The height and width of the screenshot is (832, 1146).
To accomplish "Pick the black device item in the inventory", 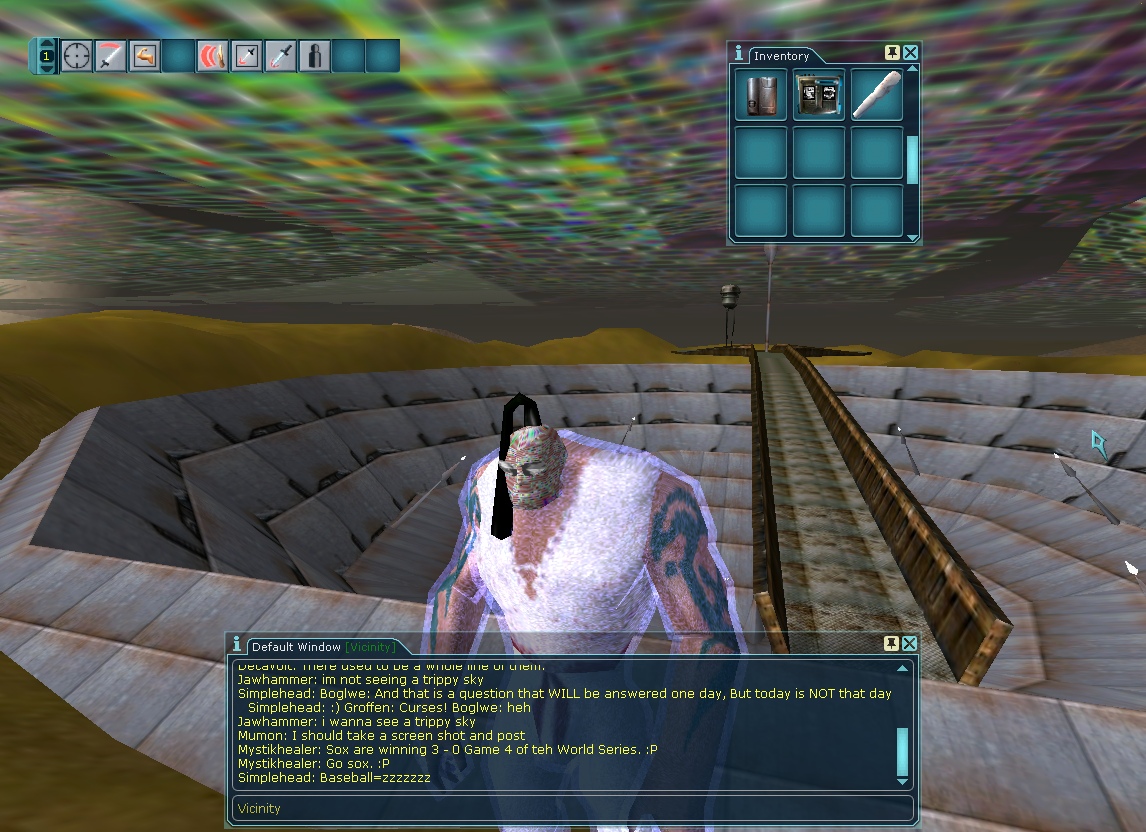I will [x=818, y=96].
